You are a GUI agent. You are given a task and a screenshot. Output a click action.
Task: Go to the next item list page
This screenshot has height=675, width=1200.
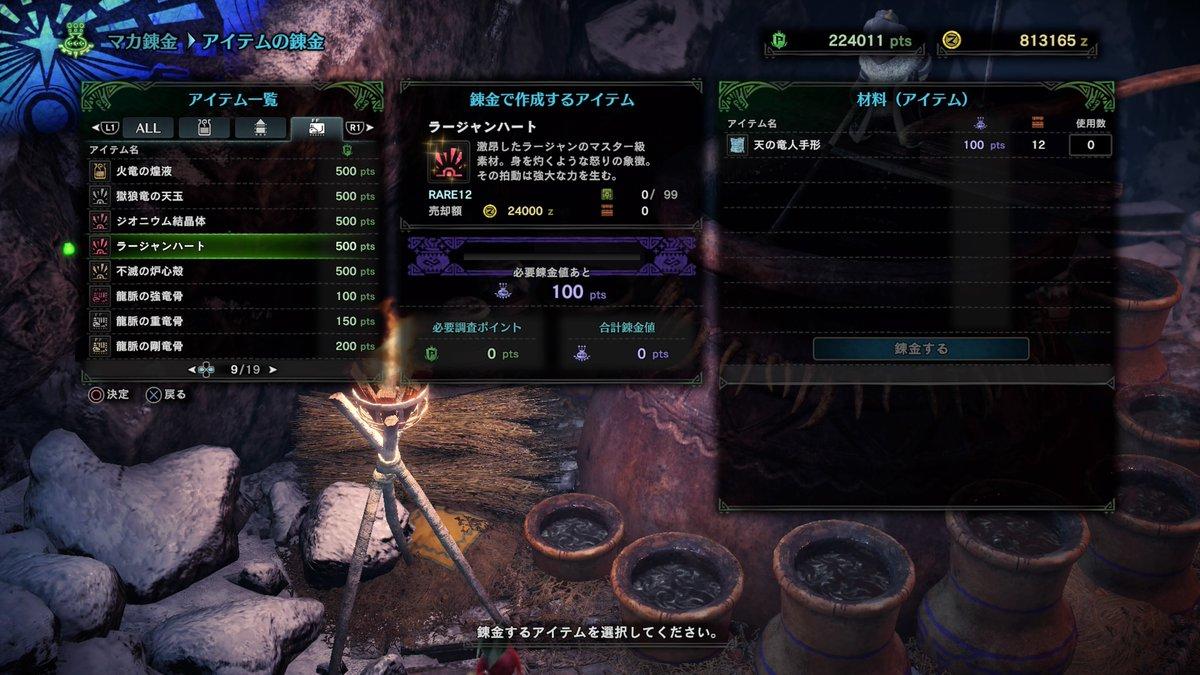point(273,370)
